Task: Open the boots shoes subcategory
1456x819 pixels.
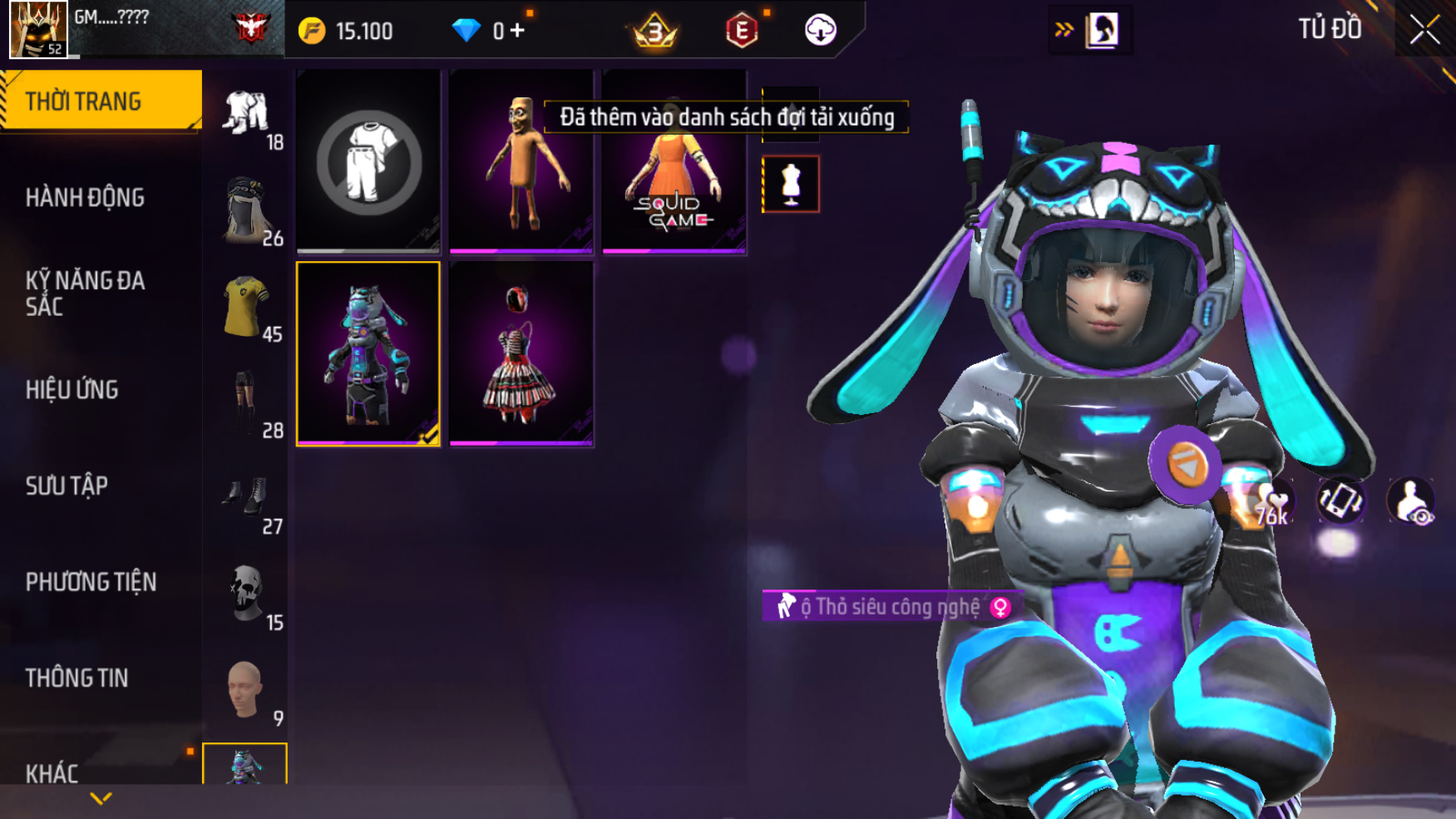Action: point(246,499)
